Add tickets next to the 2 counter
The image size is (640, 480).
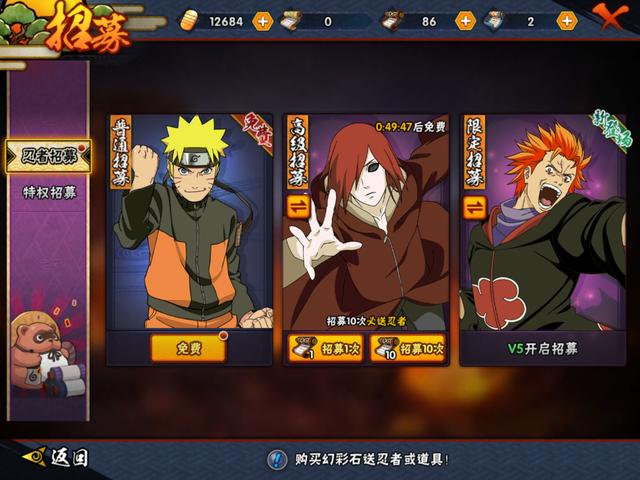point(567,20)
